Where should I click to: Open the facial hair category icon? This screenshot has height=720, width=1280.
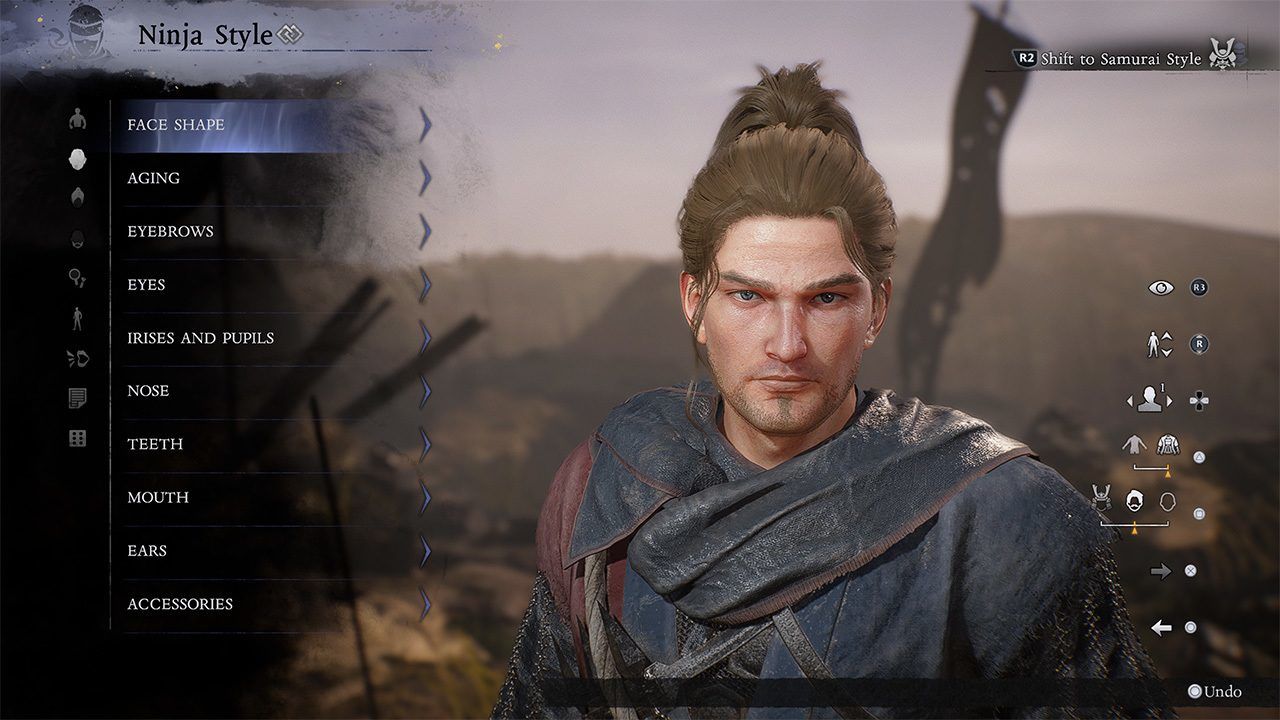point(77,241)
